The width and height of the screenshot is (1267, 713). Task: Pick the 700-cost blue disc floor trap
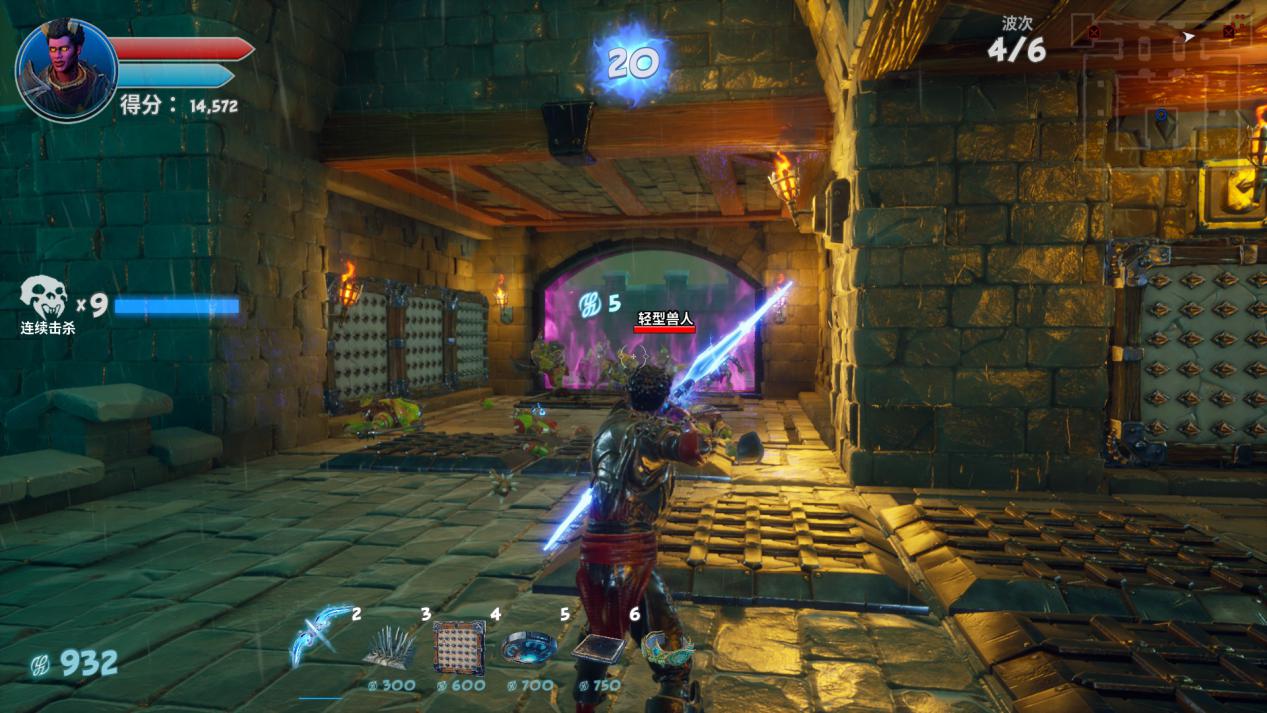pyautogui.click(x=529, y=648)
